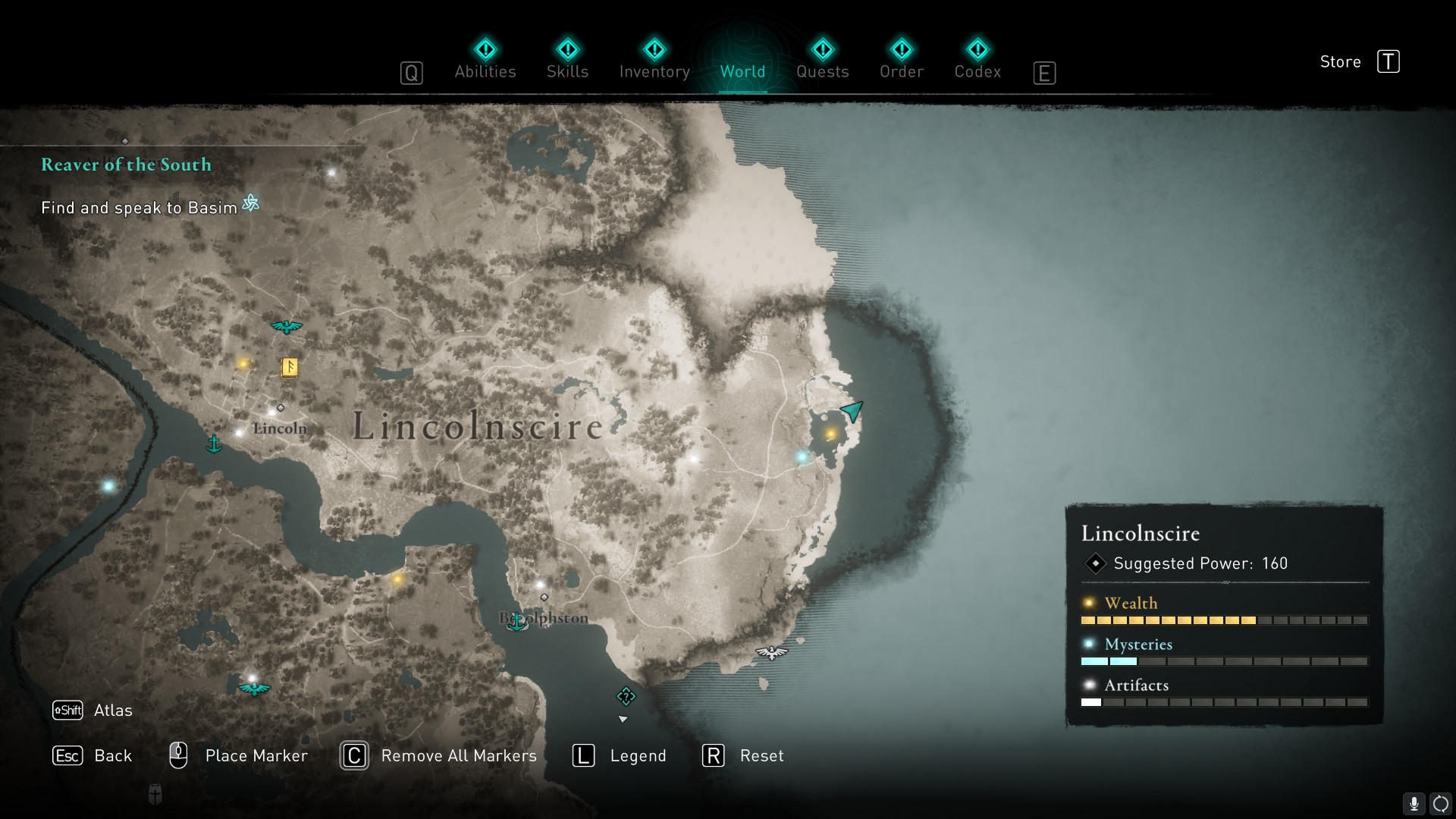Choose the teal synchronization point north of Lincoln
Screen dimensions: 1456x819
coord(287,327)
